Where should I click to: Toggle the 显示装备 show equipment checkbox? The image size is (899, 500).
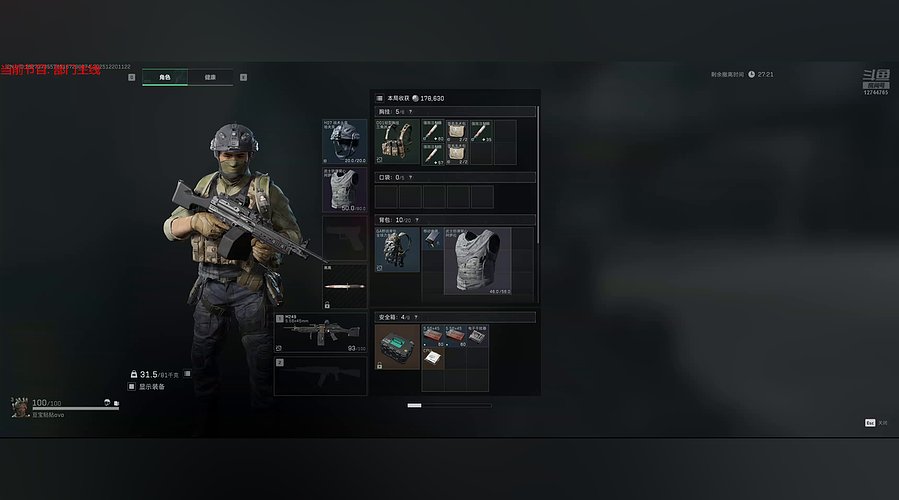tap(131, 386)
